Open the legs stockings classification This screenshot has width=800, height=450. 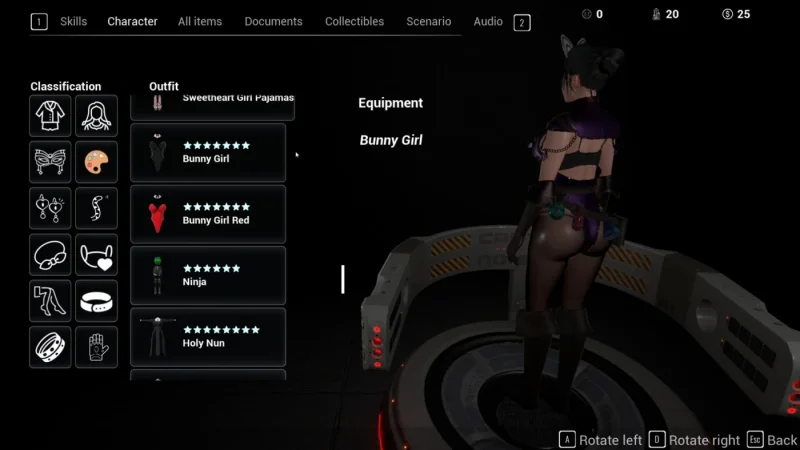pos(50,301)
